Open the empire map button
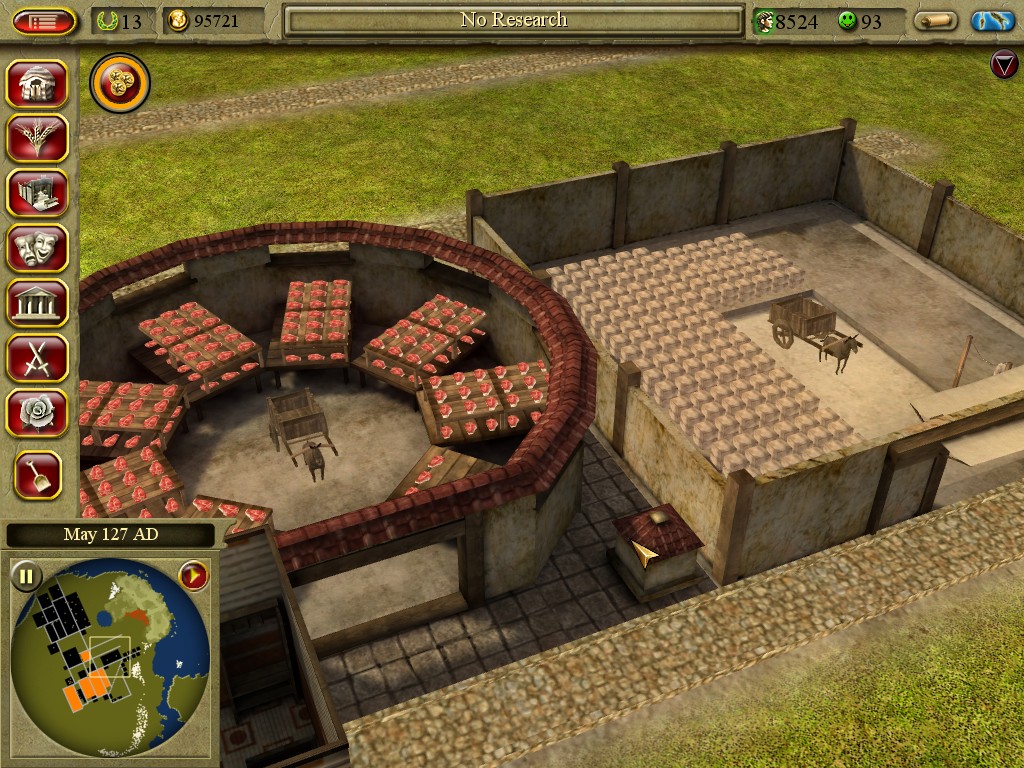This screenshot has height=768, width=1024. coord(992,21)
